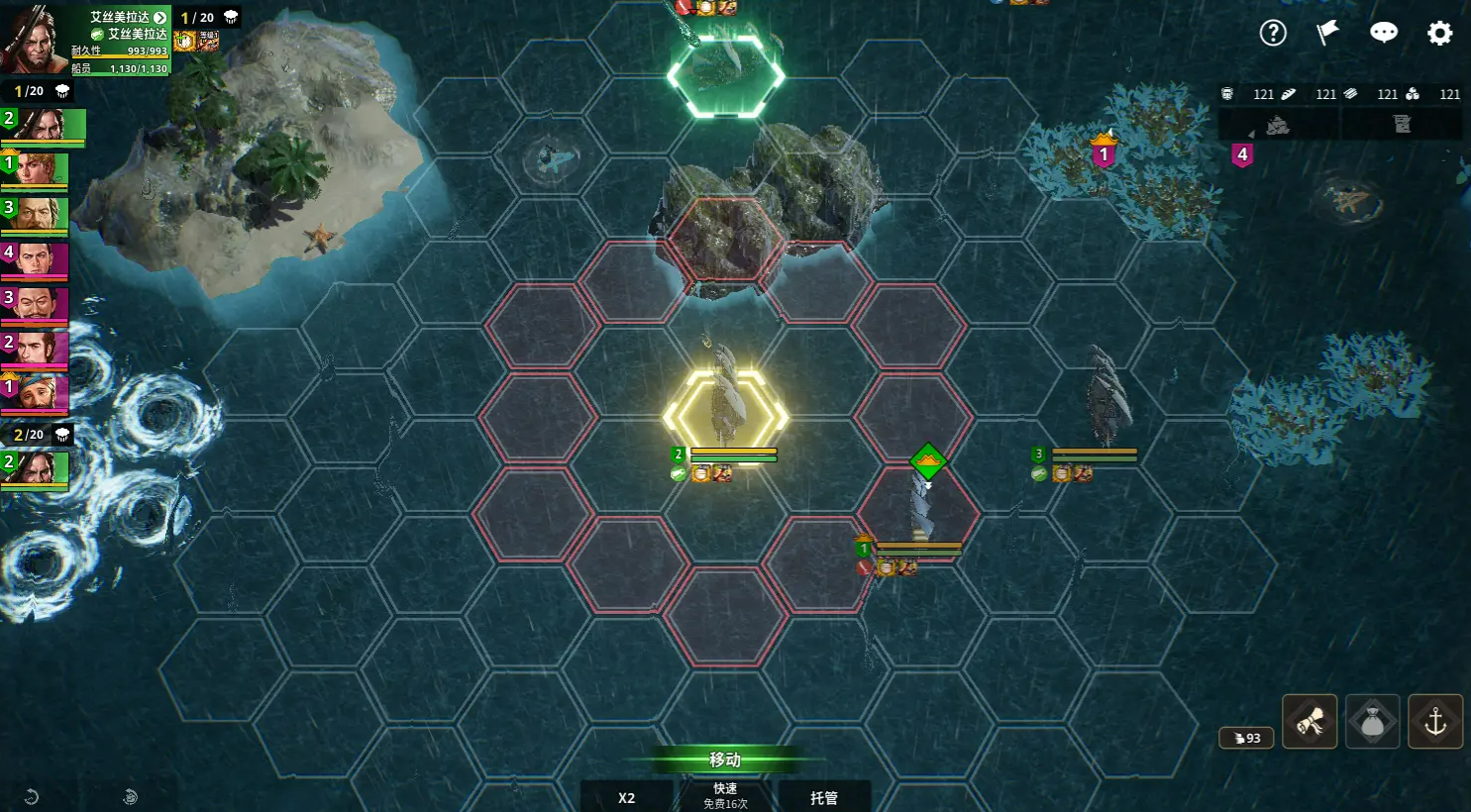
Task: Open the help question mark icon
Action: 1273,33
